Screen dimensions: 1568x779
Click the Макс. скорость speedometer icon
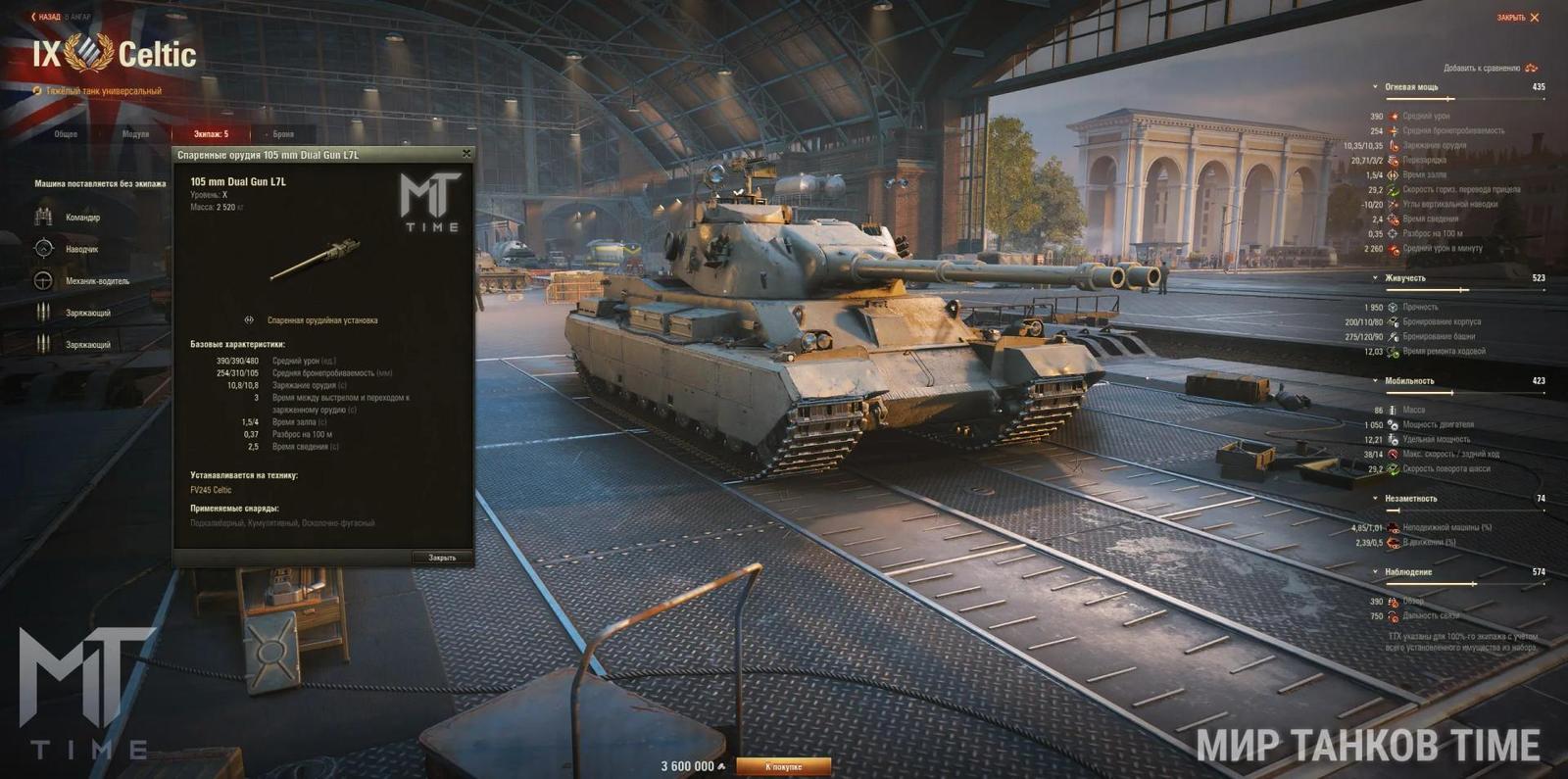[x=1394, y=454]
